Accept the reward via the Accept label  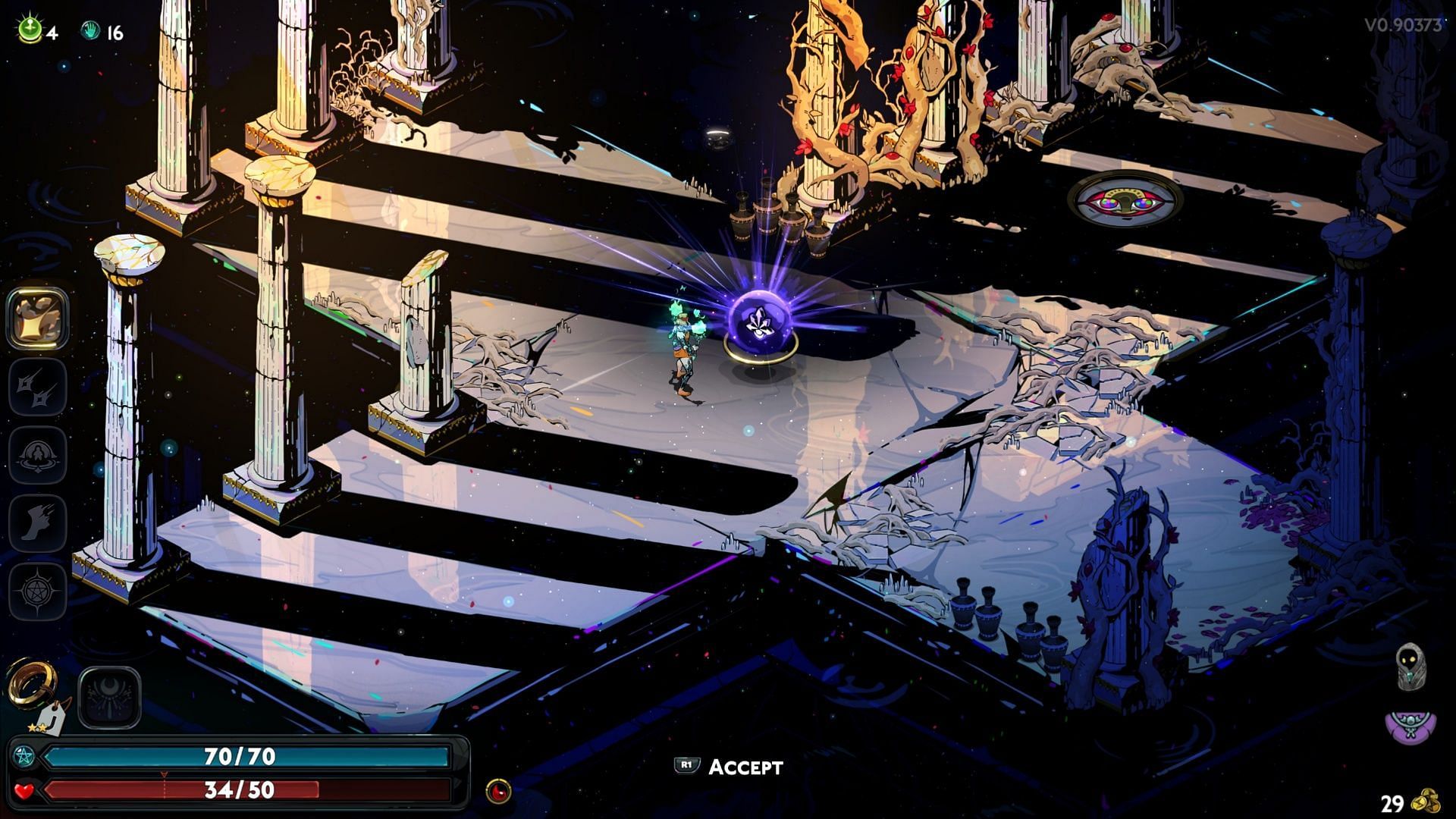[745, 767]
